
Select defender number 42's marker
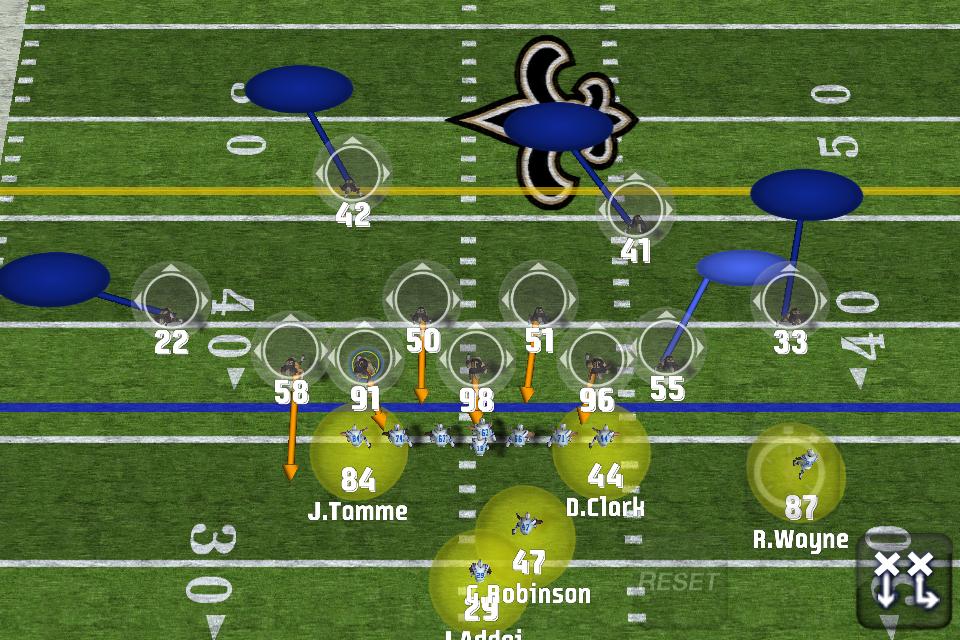click(351, 175)
